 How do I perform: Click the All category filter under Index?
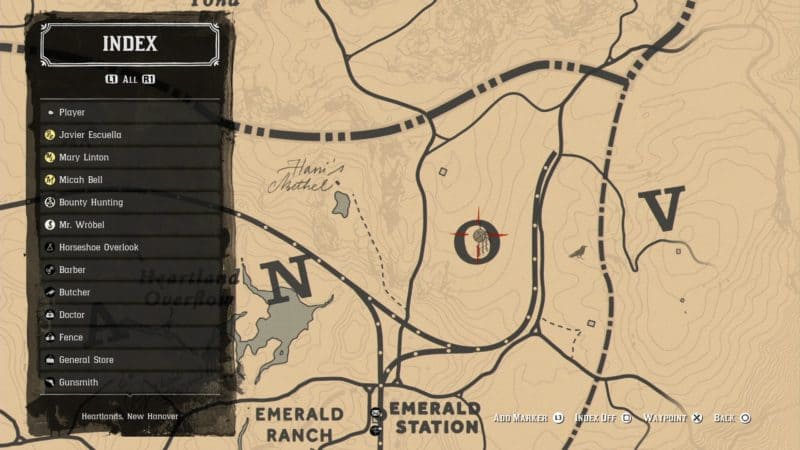coord(130,78)
